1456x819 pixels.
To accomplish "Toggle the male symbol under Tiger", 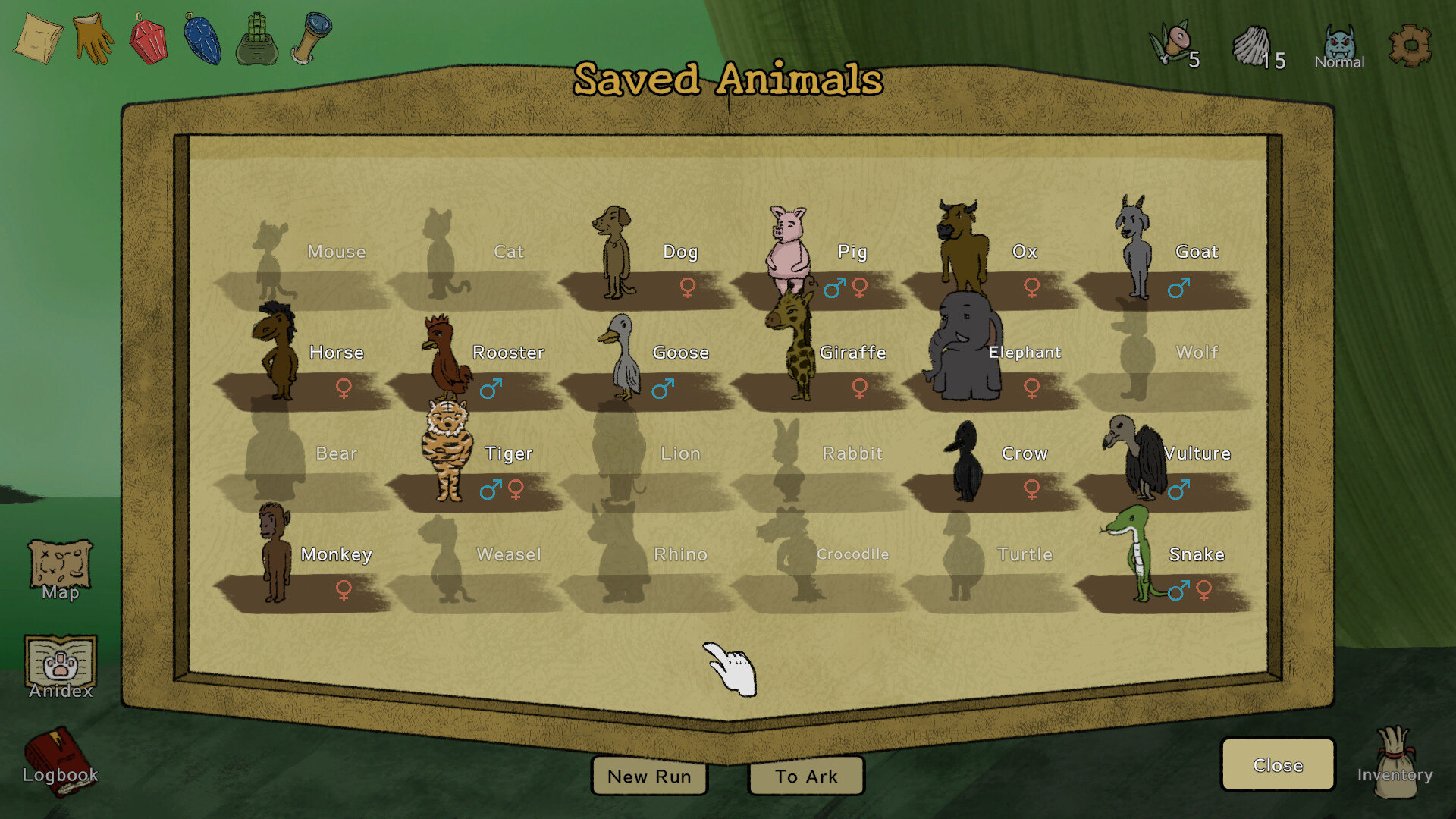I will 490,491.
